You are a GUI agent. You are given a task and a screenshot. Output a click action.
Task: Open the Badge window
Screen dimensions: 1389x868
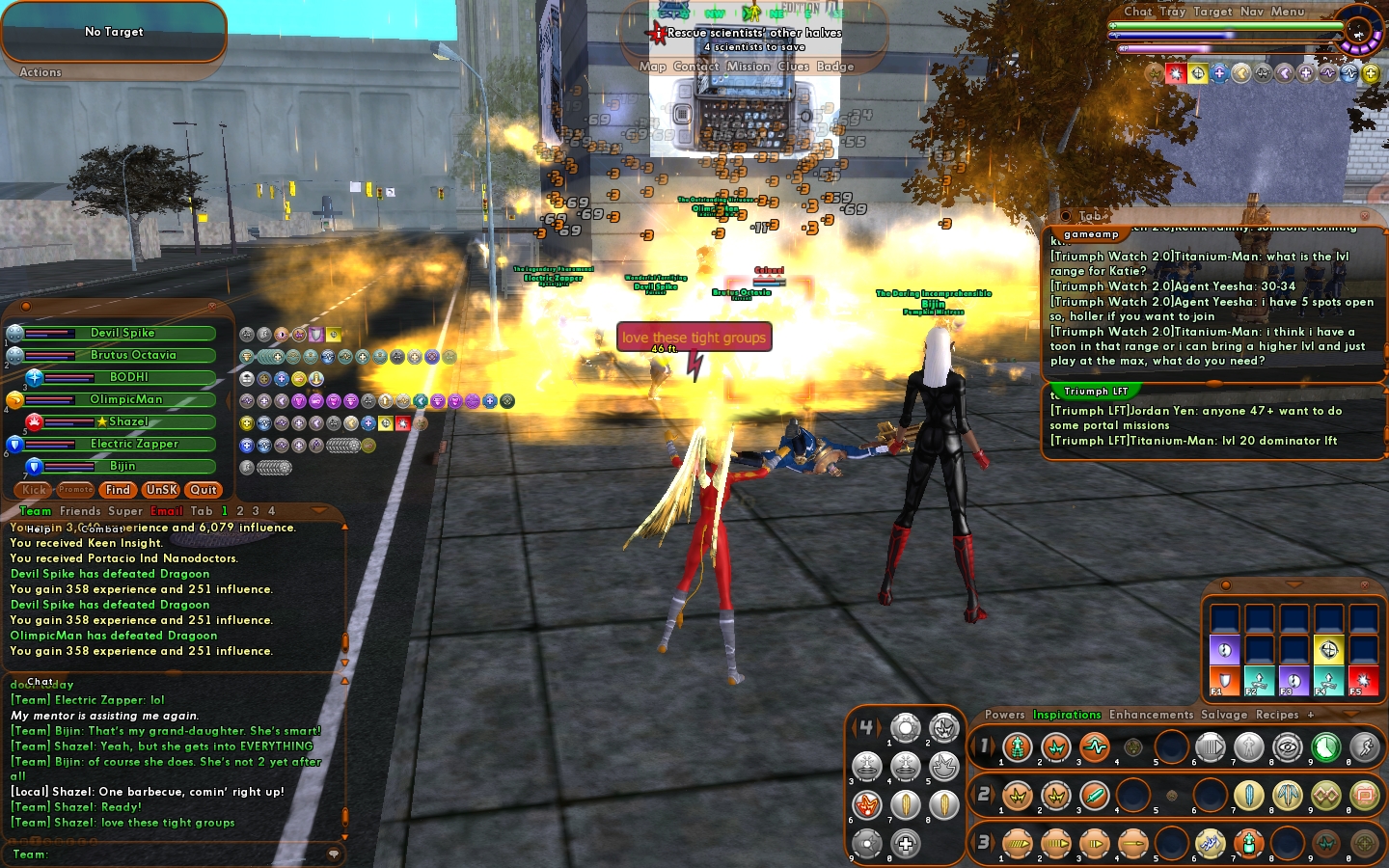pyautogui.click(x=835, y=67)
